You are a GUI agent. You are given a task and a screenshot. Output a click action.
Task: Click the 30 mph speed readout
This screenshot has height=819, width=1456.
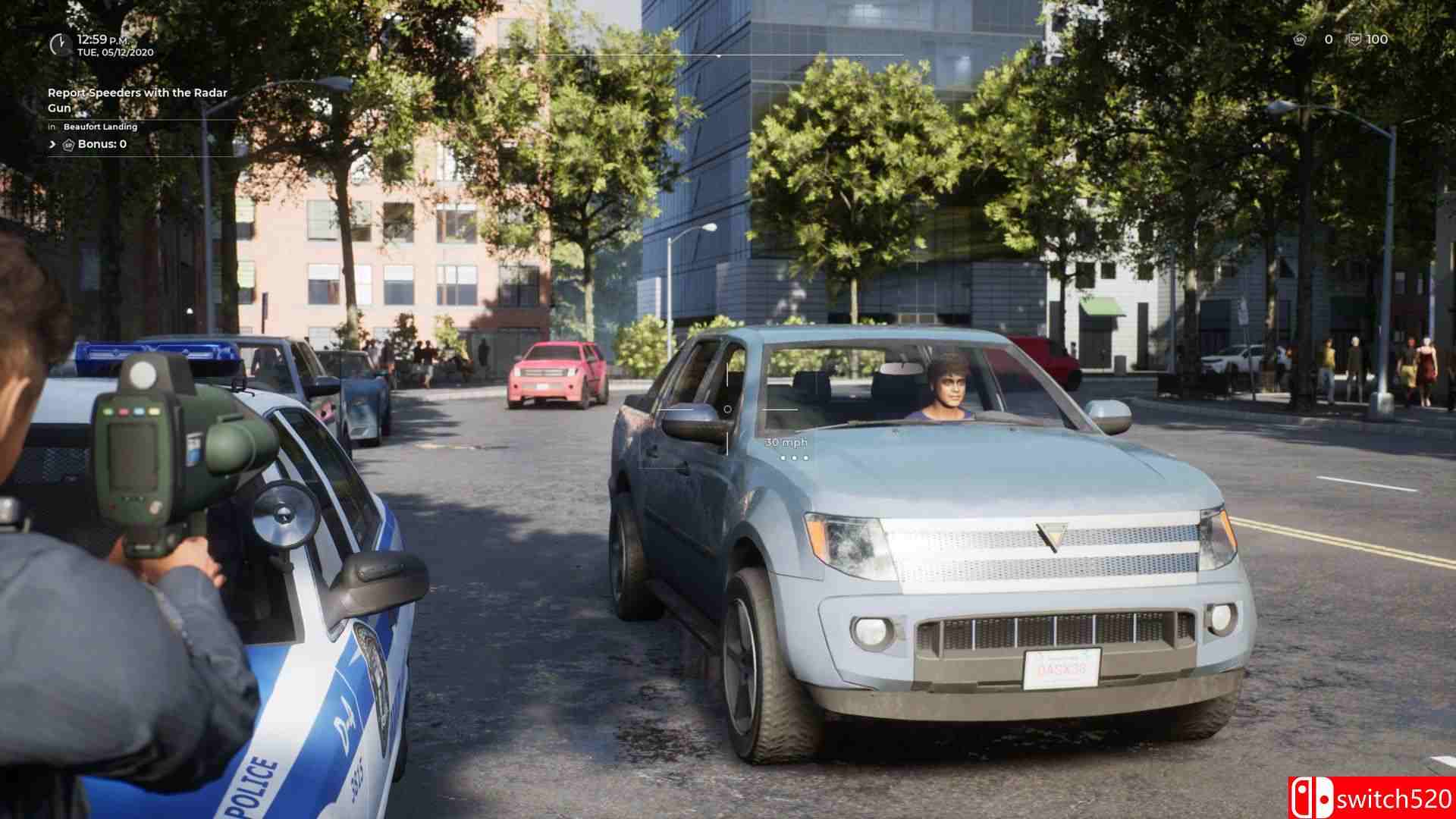pos(786,442)
